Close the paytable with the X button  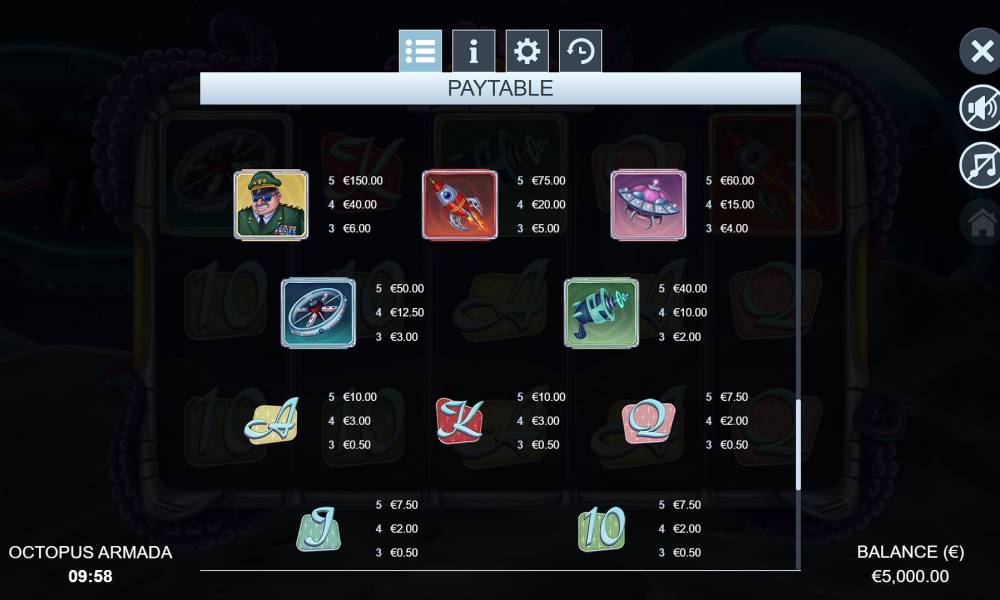tap(980, 51)
